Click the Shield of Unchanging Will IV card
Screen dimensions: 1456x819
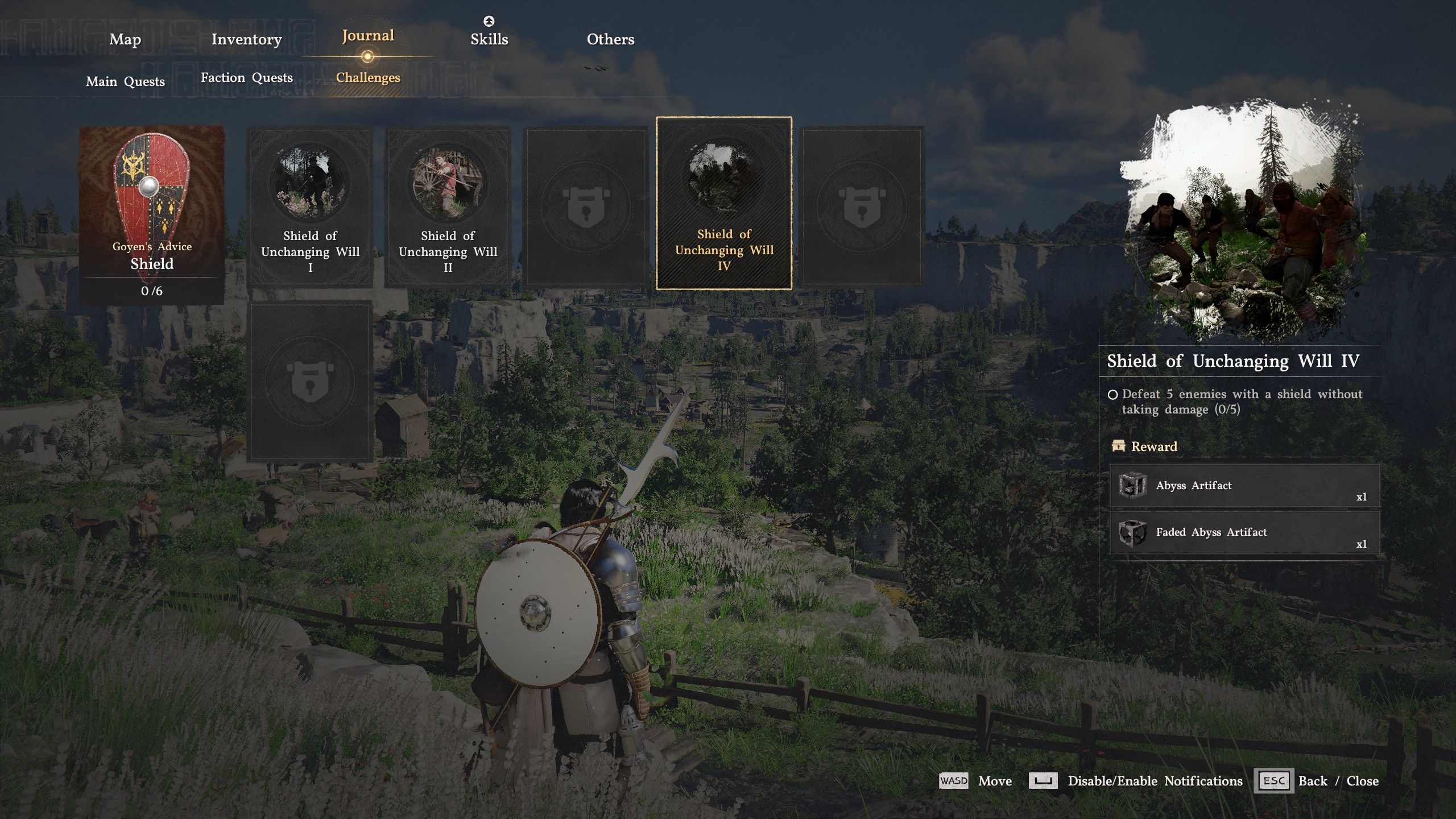click(724, 204)
